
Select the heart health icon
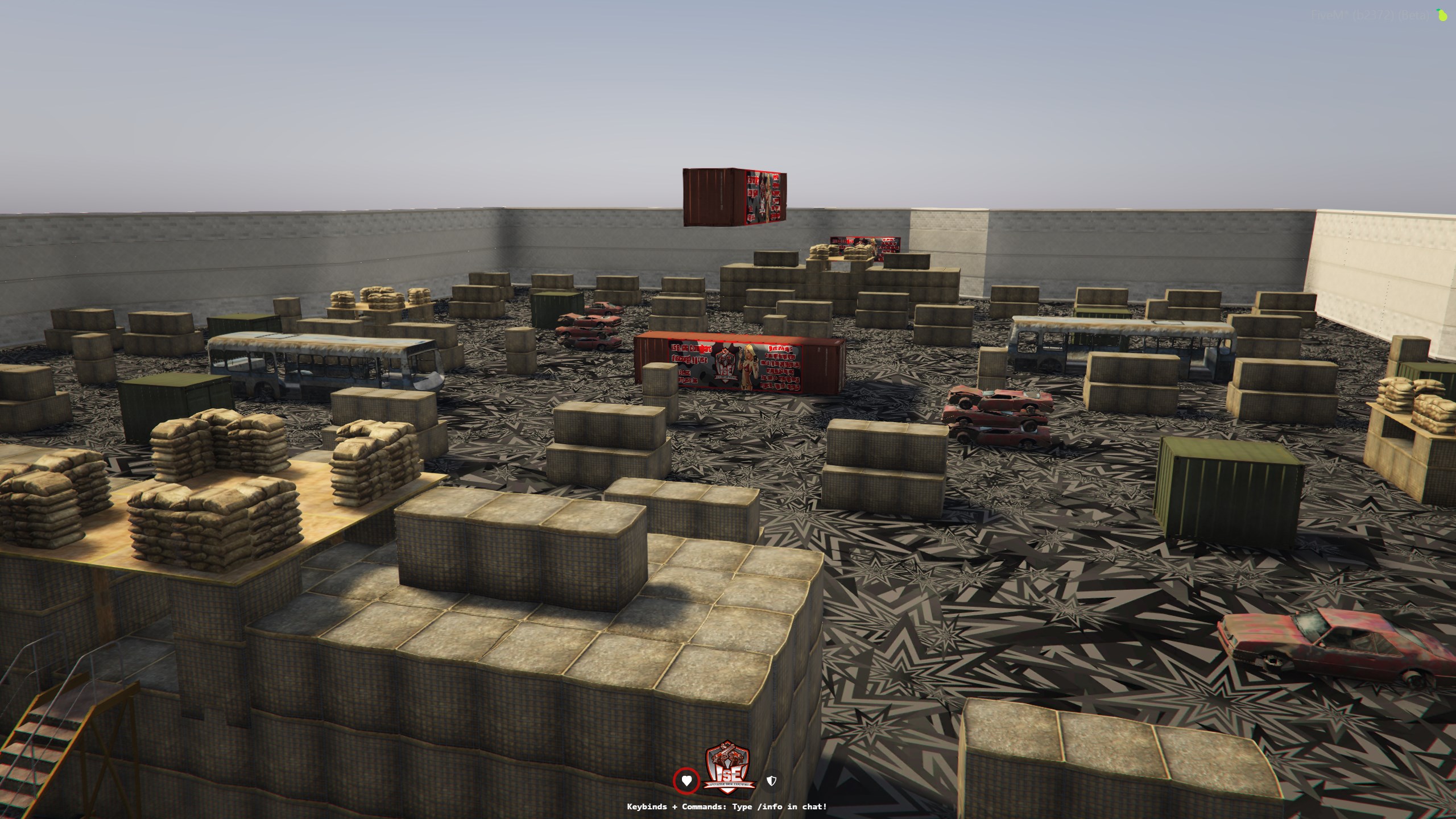(x=686, y=781)
